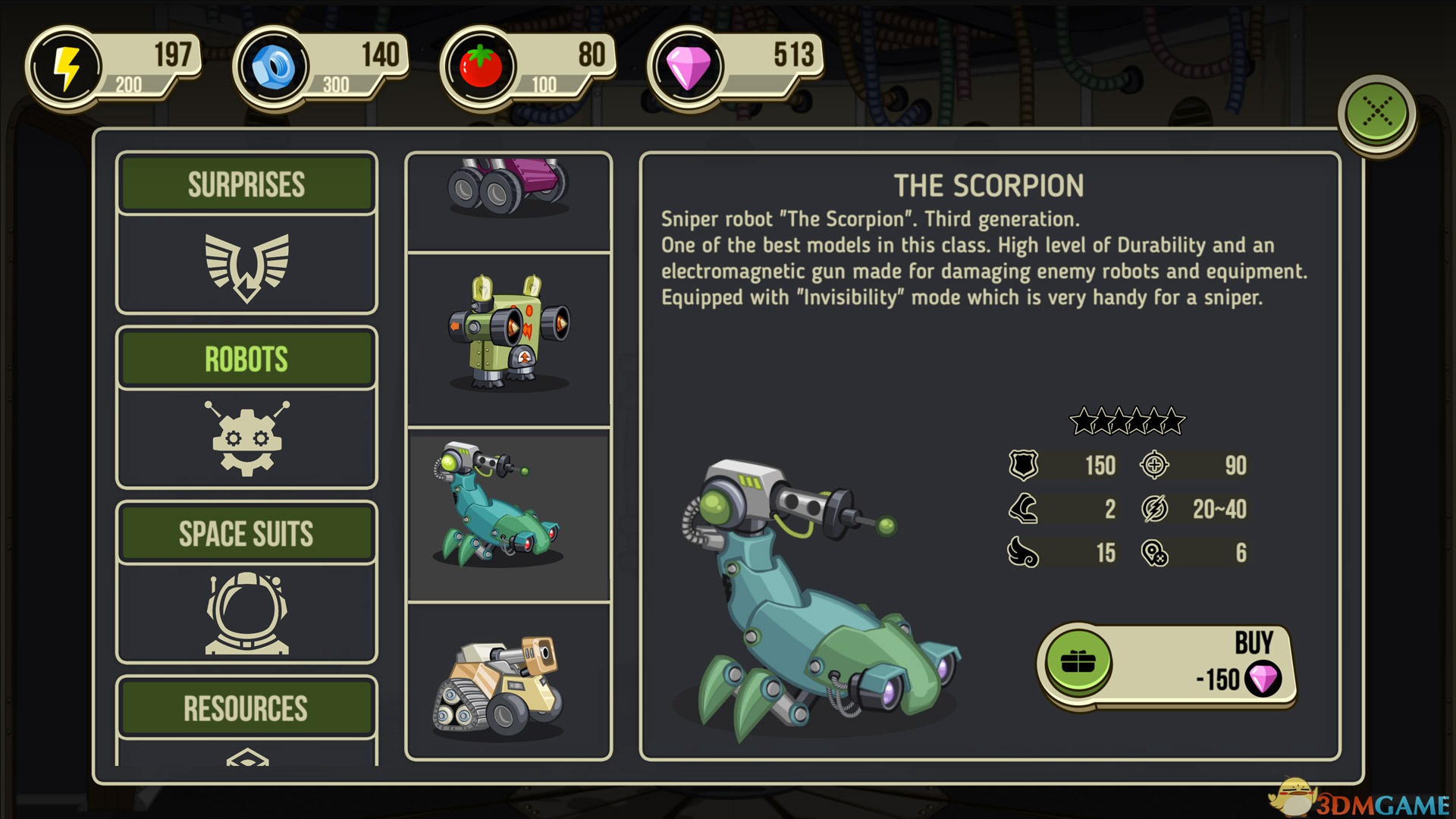Tap the blue nut resource icon
1456x819 pixels.
(x=273, y=67)
